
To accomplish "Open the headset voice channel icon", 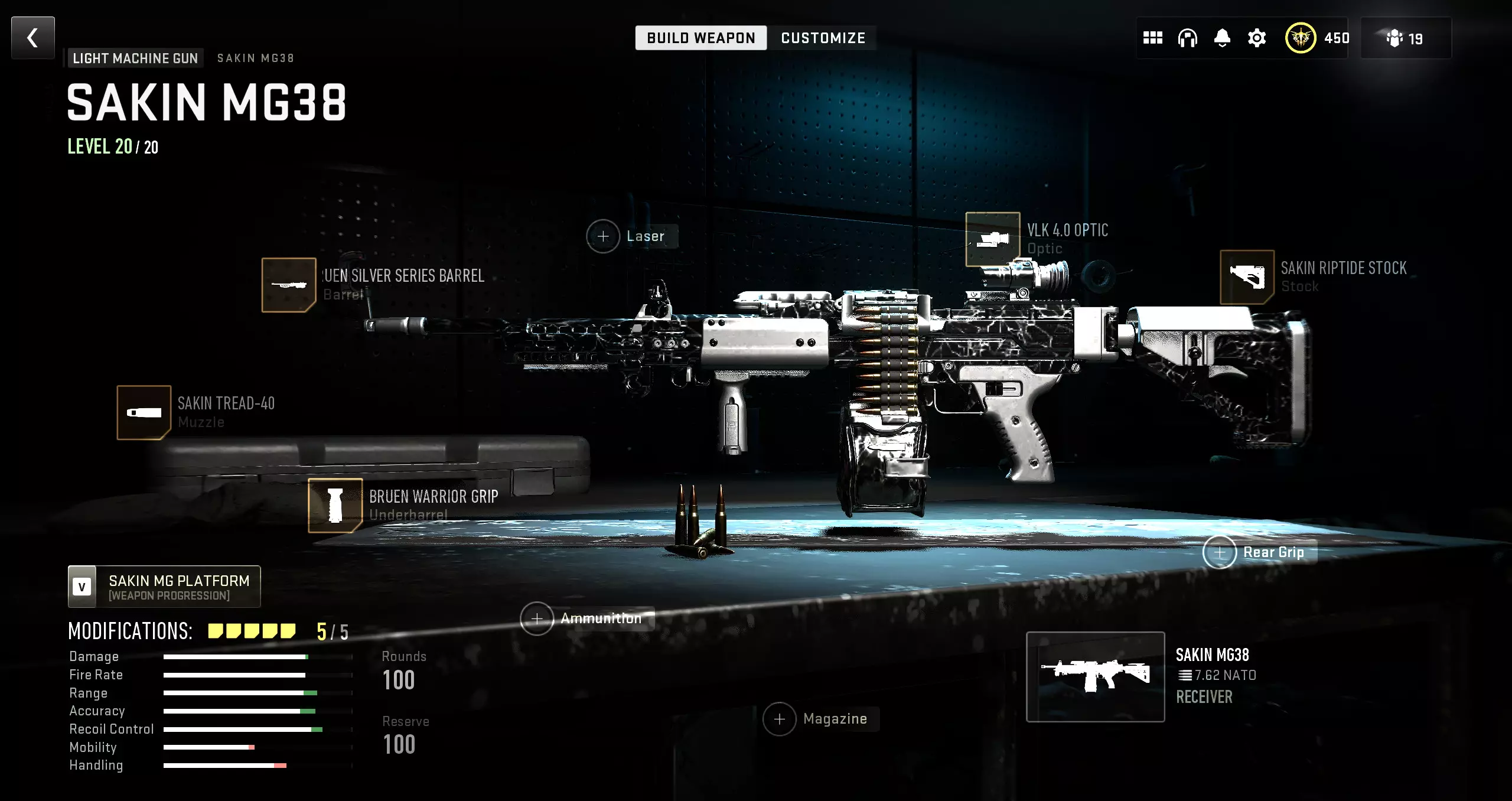I will coord(1187,38).
